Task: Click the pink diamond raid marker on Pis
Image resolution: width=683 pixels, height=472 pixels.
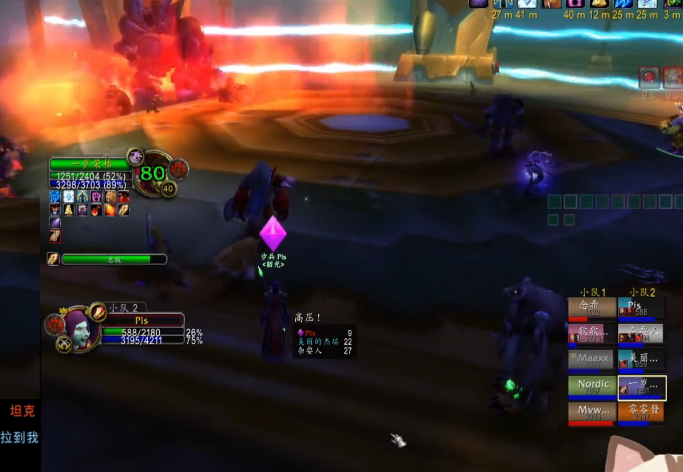Action: [273, 234]
